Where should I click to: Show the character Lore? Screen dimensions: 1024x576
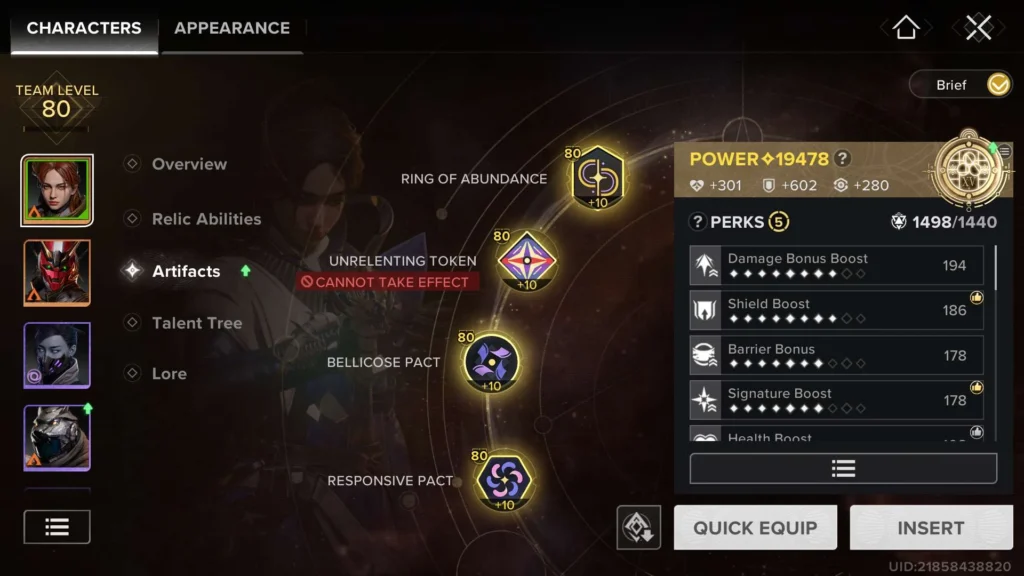coord(169,373)
